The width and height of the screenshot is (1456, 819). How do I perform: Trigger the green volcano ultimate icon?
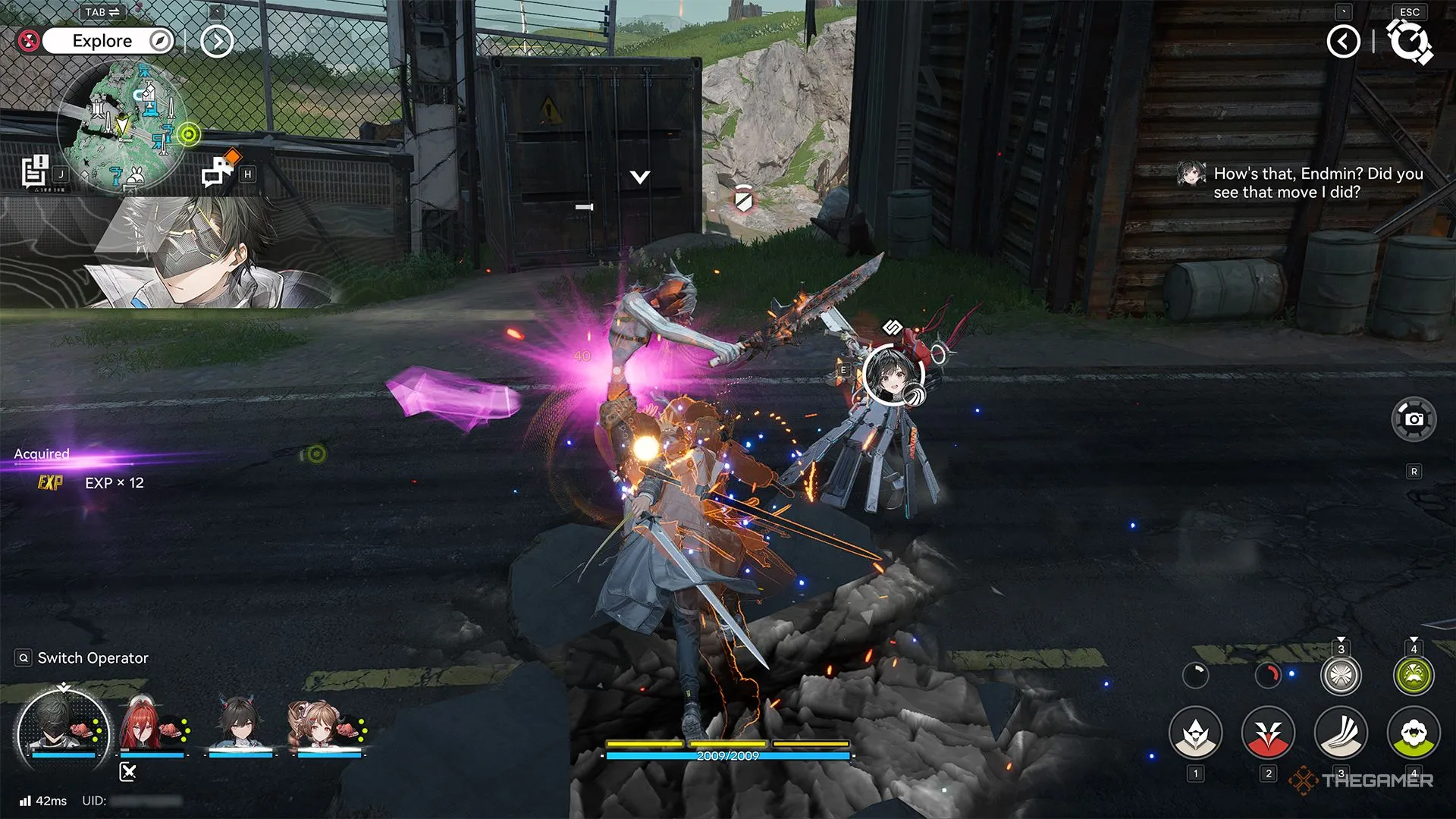1414,676
